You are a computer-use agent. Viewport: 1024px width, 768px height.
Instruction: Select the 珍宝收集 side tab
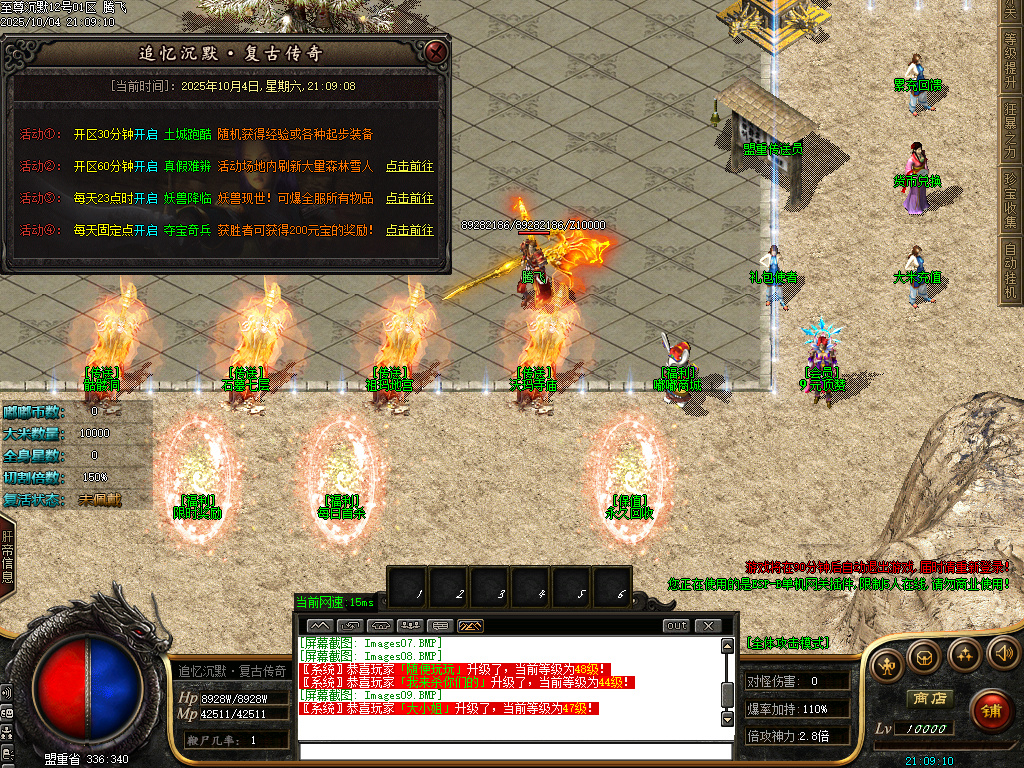pyautogui.click(x=1011, y=200)
